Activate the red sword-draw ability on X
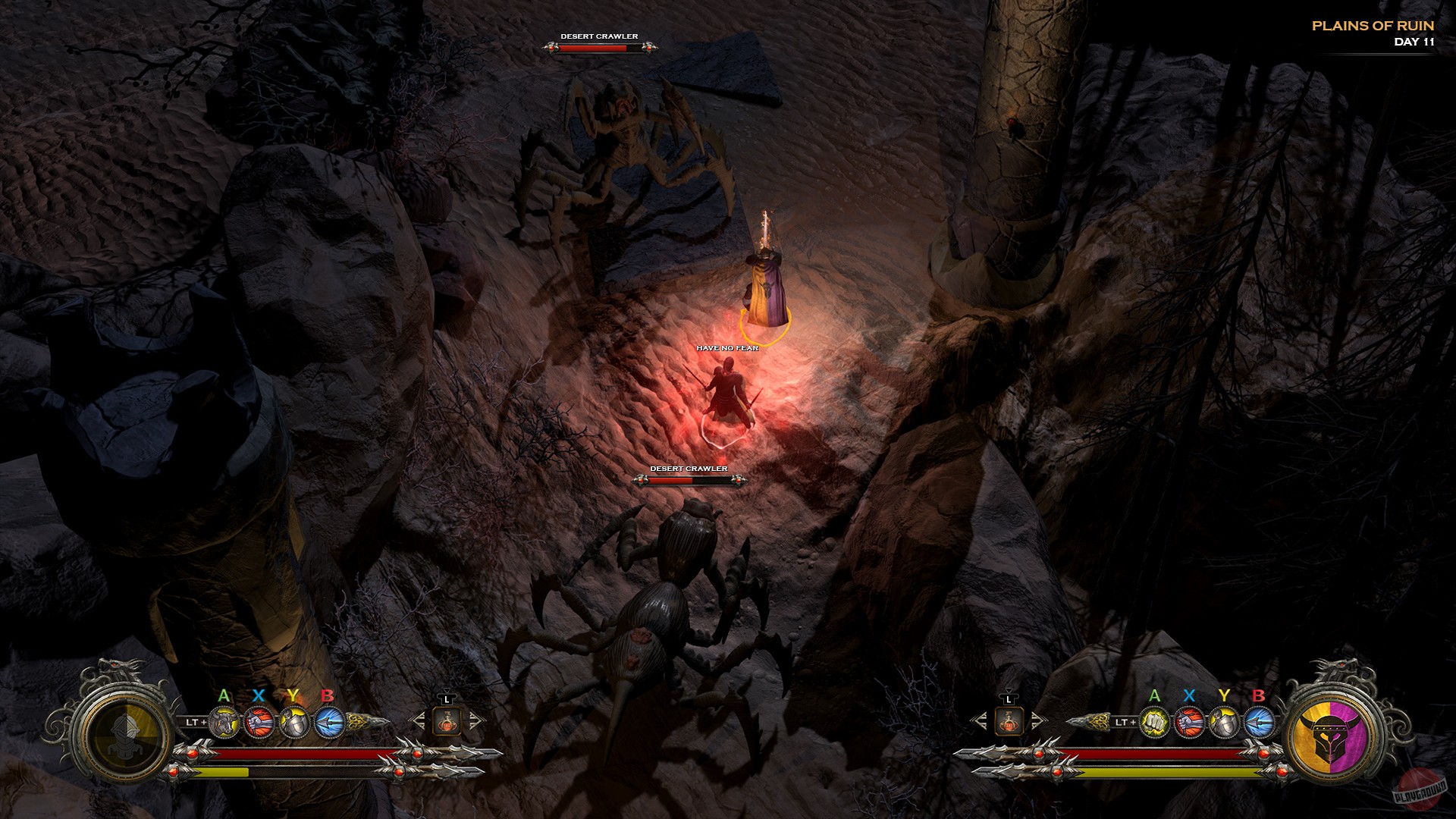The width and height of the screenshot is (1456, 819). 259,723
